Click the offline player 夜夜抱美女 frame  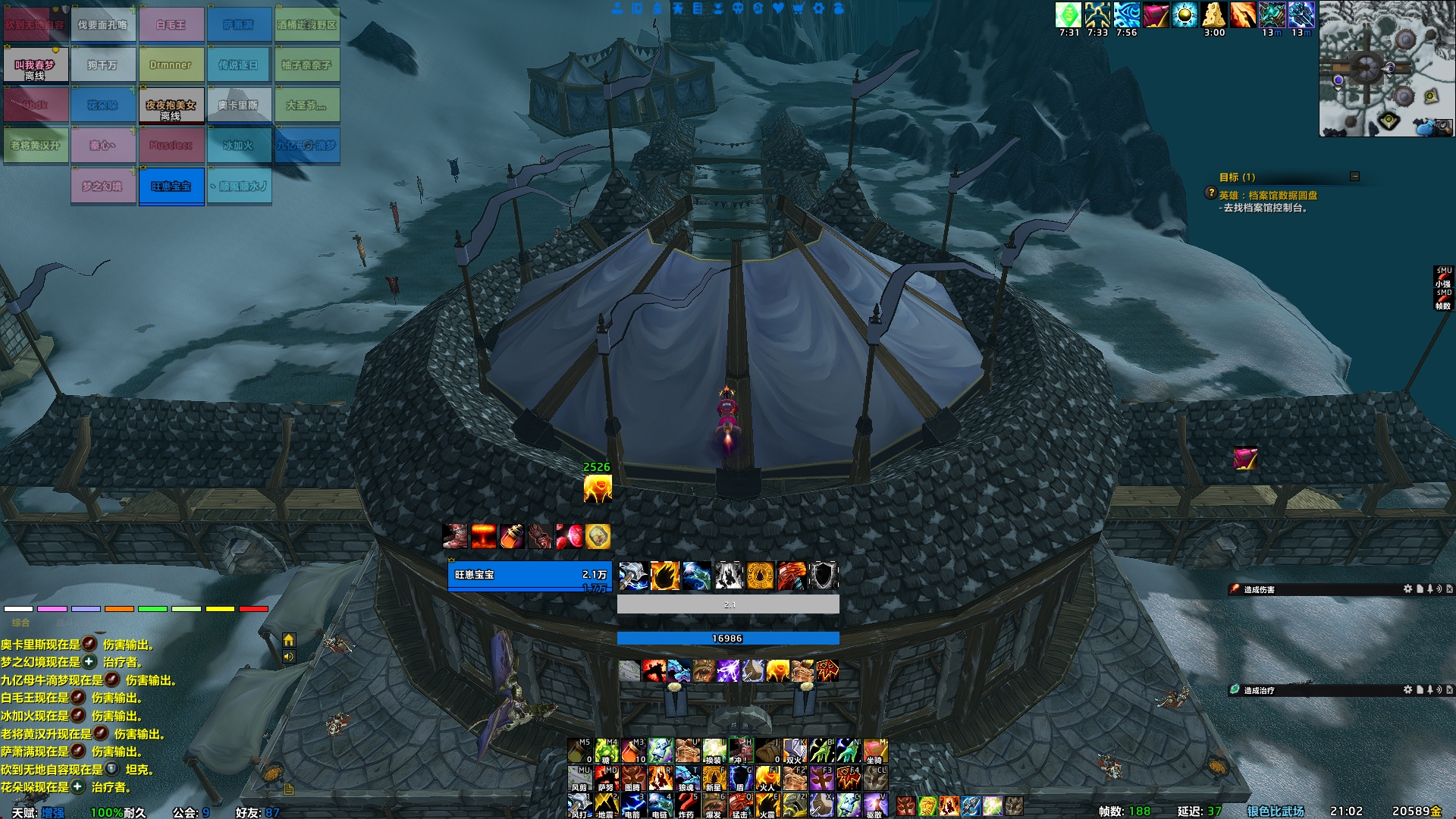(x=171, y=106)
